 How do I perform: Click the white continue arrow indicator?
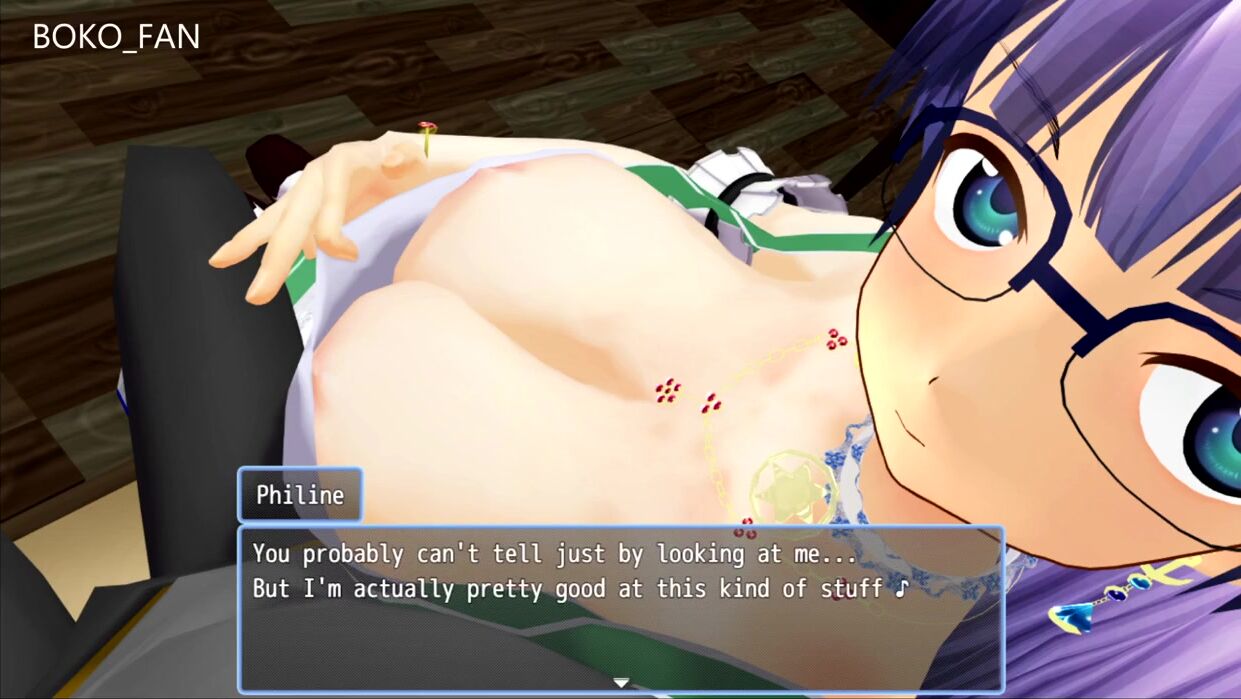tap(621, 683)
